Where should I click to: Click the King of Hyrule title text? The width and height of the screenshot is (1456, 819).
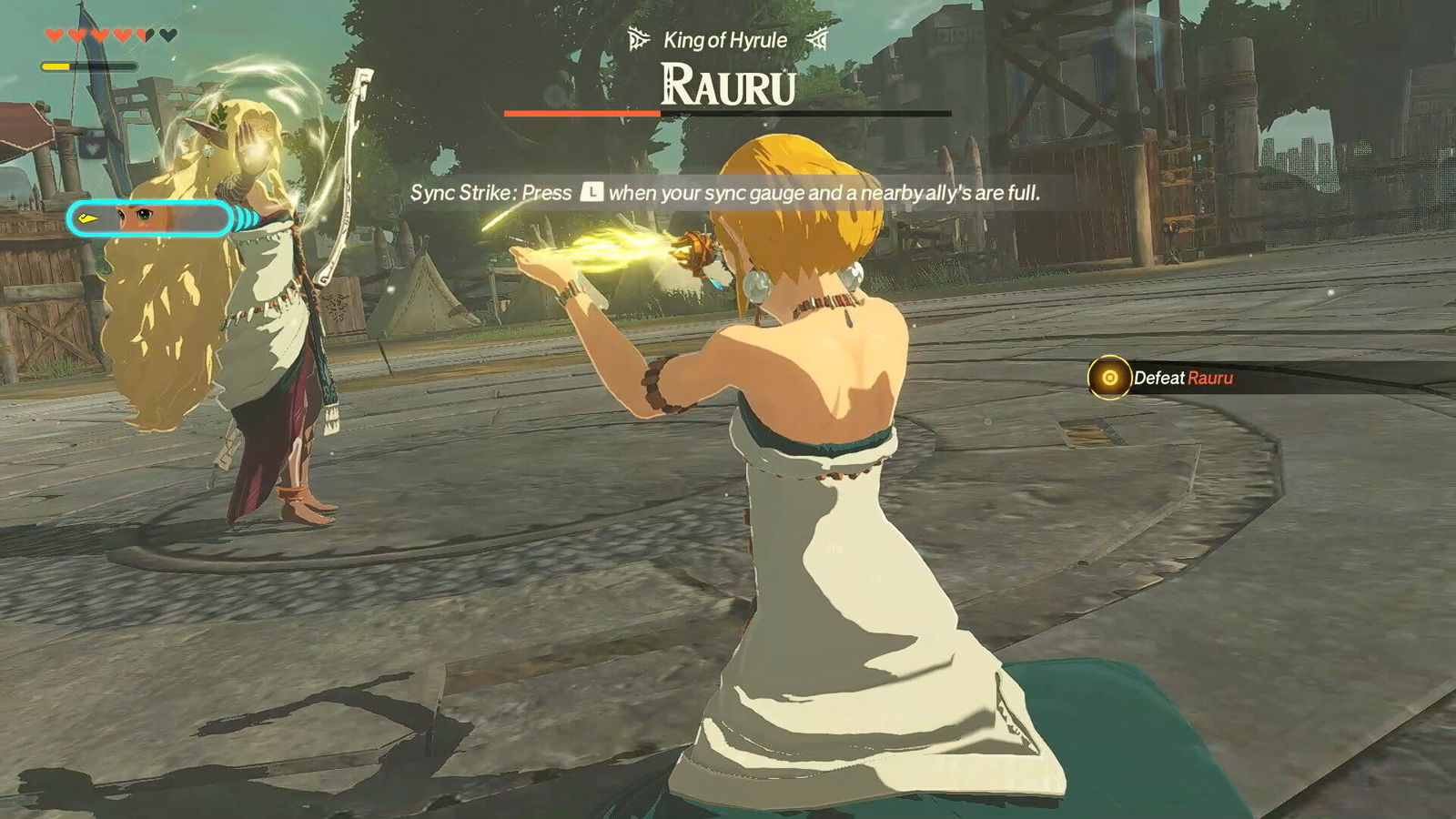coord(725,38)
